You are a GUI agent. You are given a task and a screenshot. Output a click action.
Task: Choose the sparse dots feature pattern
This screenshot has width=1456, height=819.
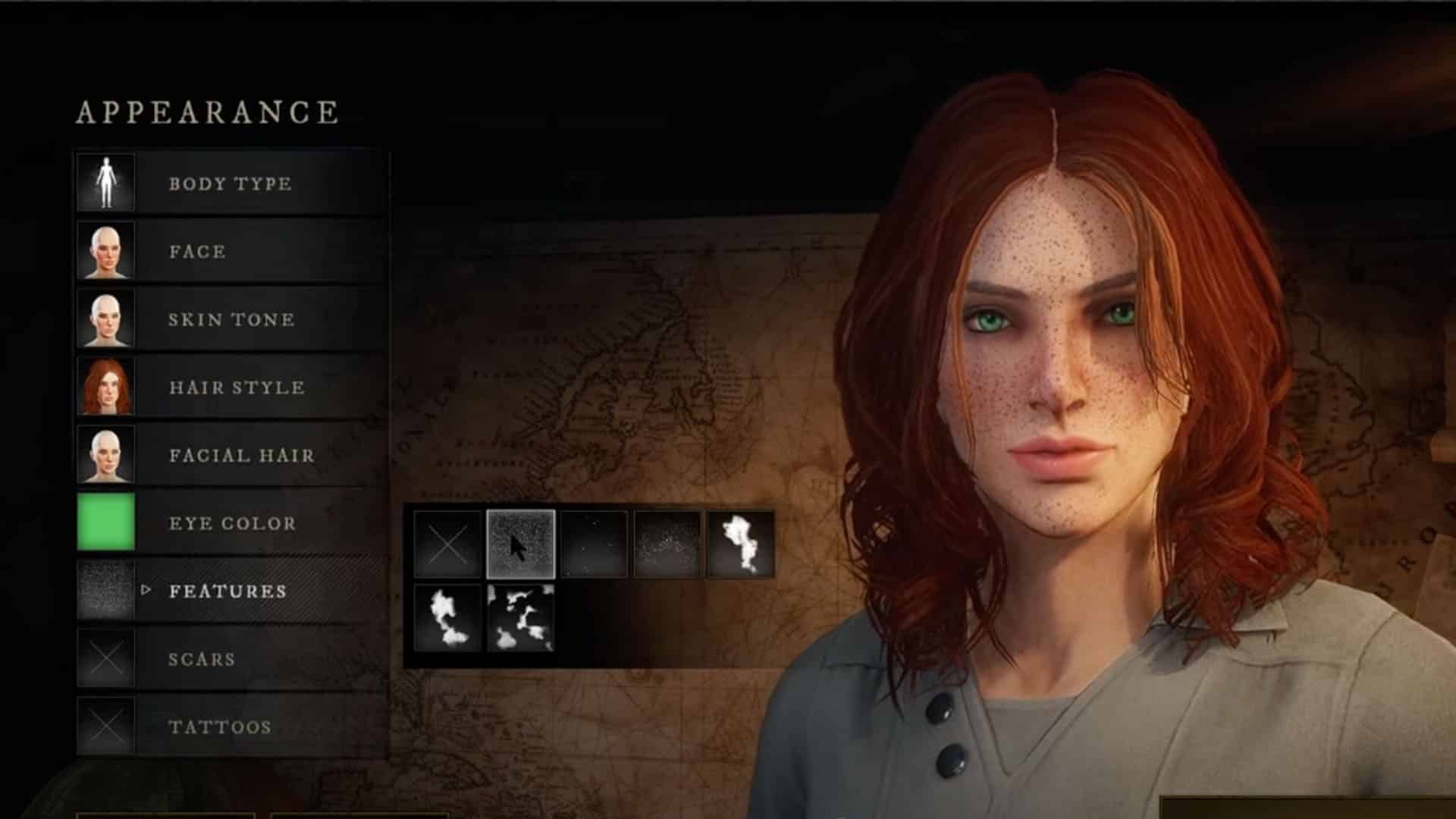[x=594, y=542]
